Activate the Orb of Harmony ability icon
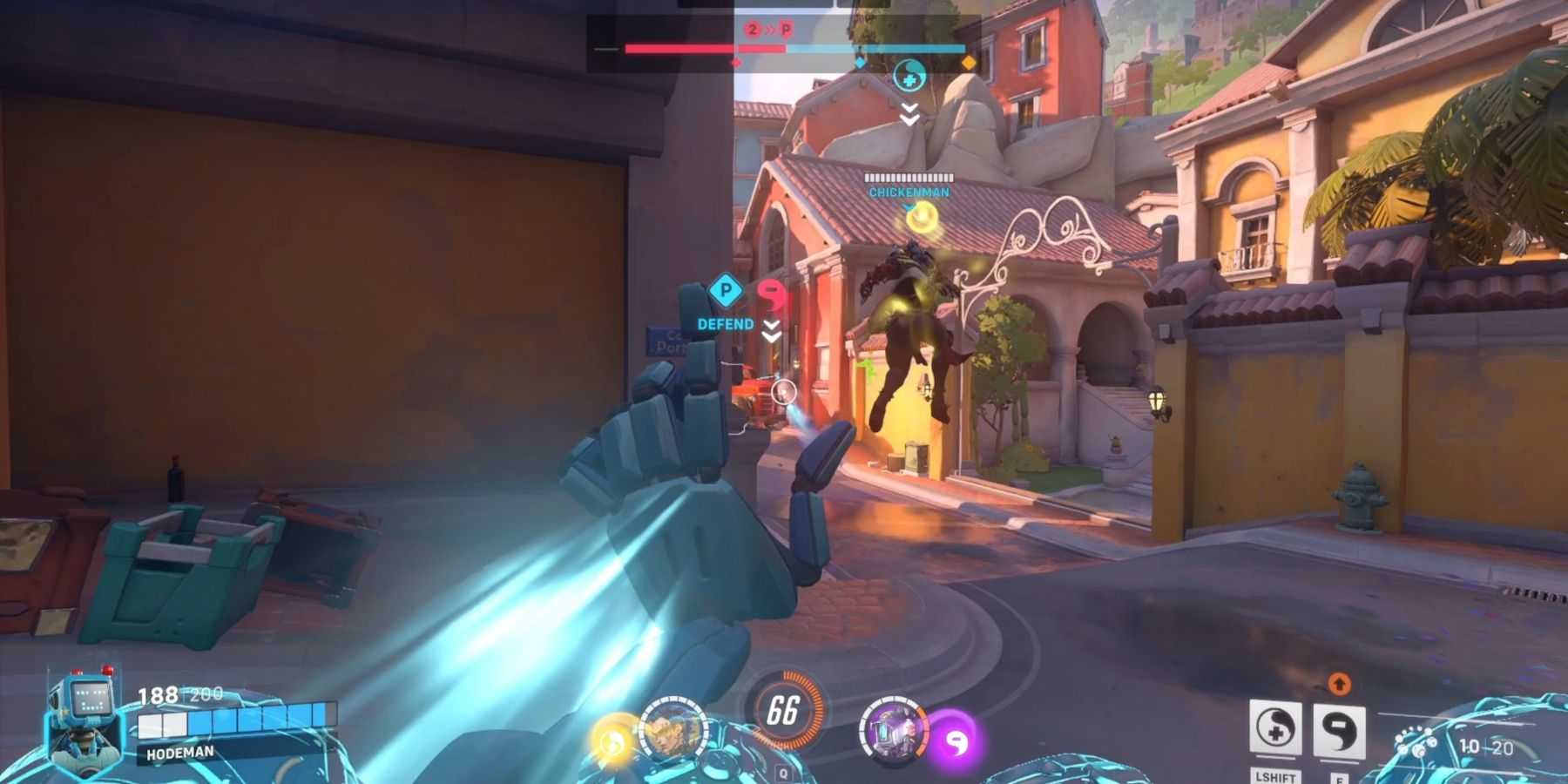This screenshot has width=1568, height=784. tap(1275, 729)
